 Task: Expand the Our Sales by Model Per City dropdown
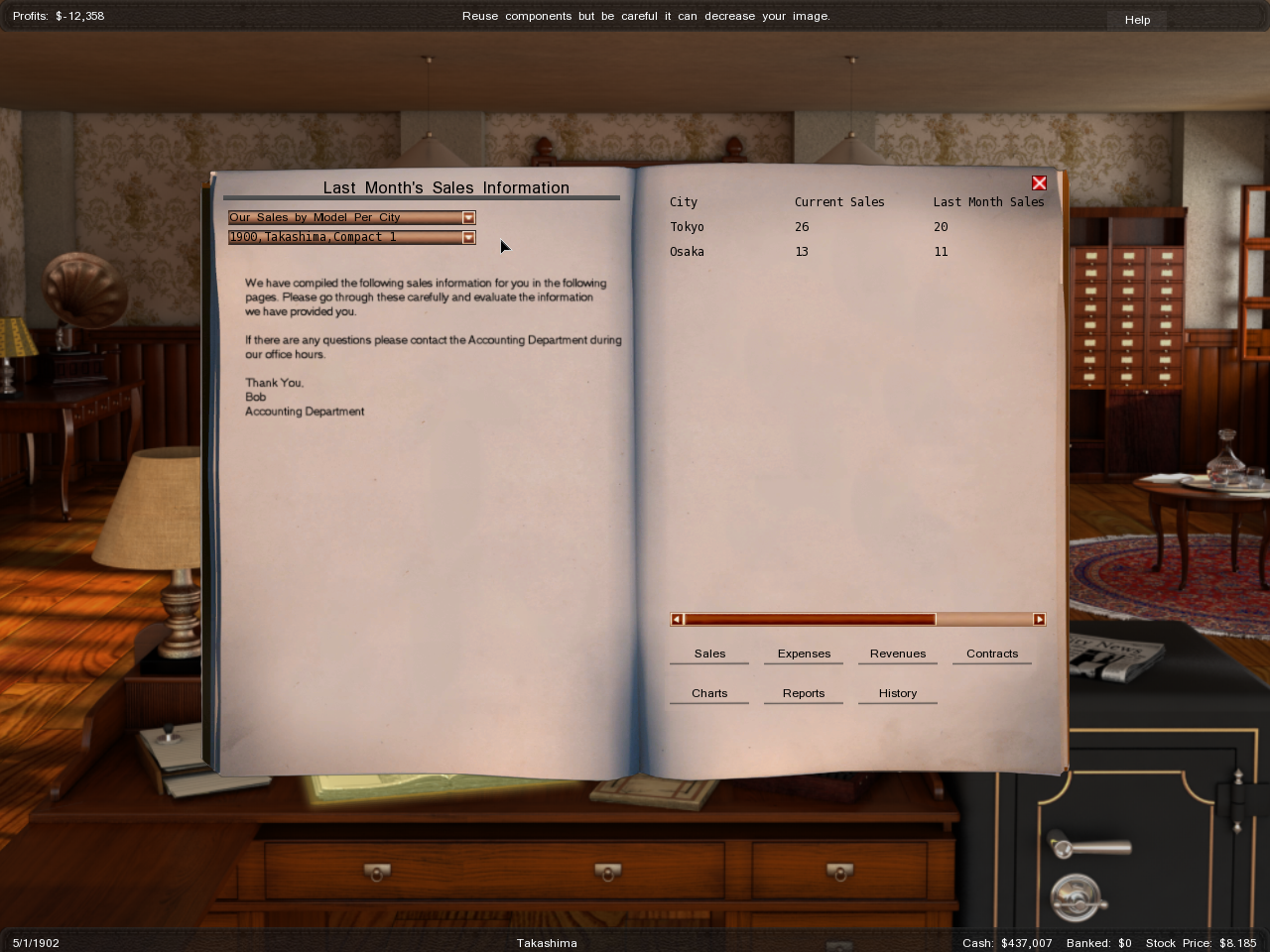pos(468,218)
